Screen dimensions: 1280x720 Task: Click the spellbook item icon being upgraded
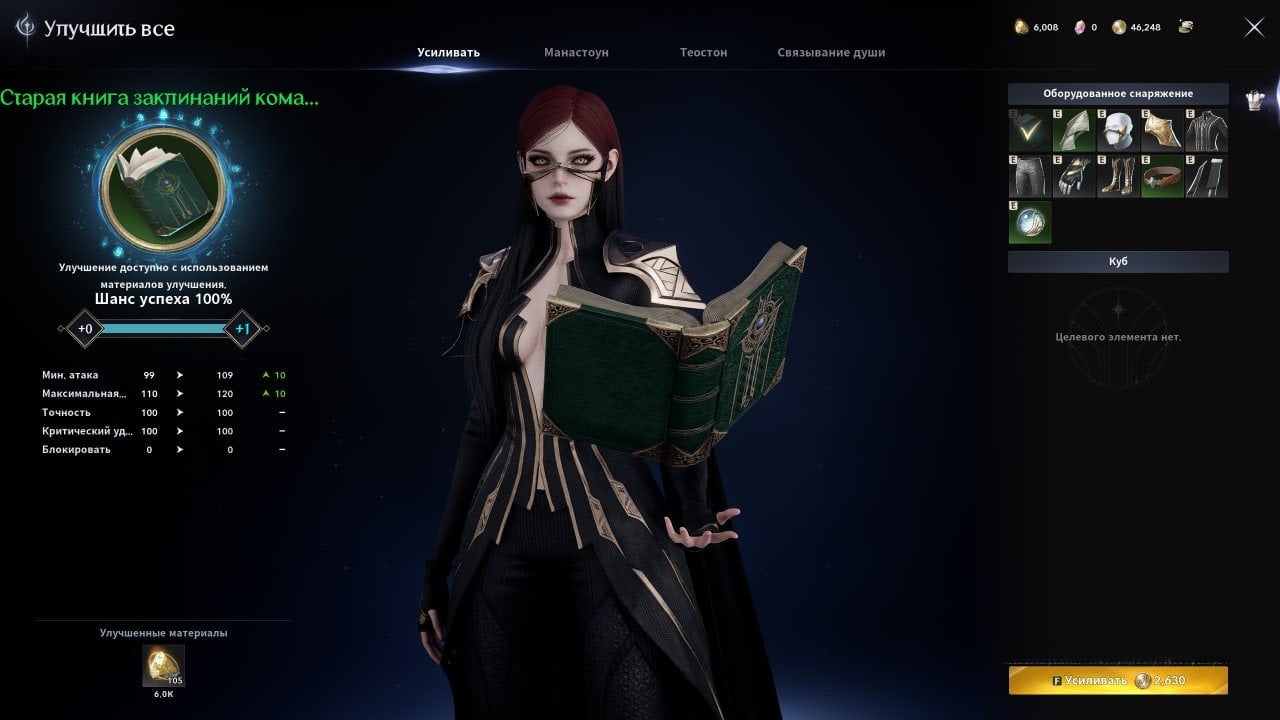[163, 190]
